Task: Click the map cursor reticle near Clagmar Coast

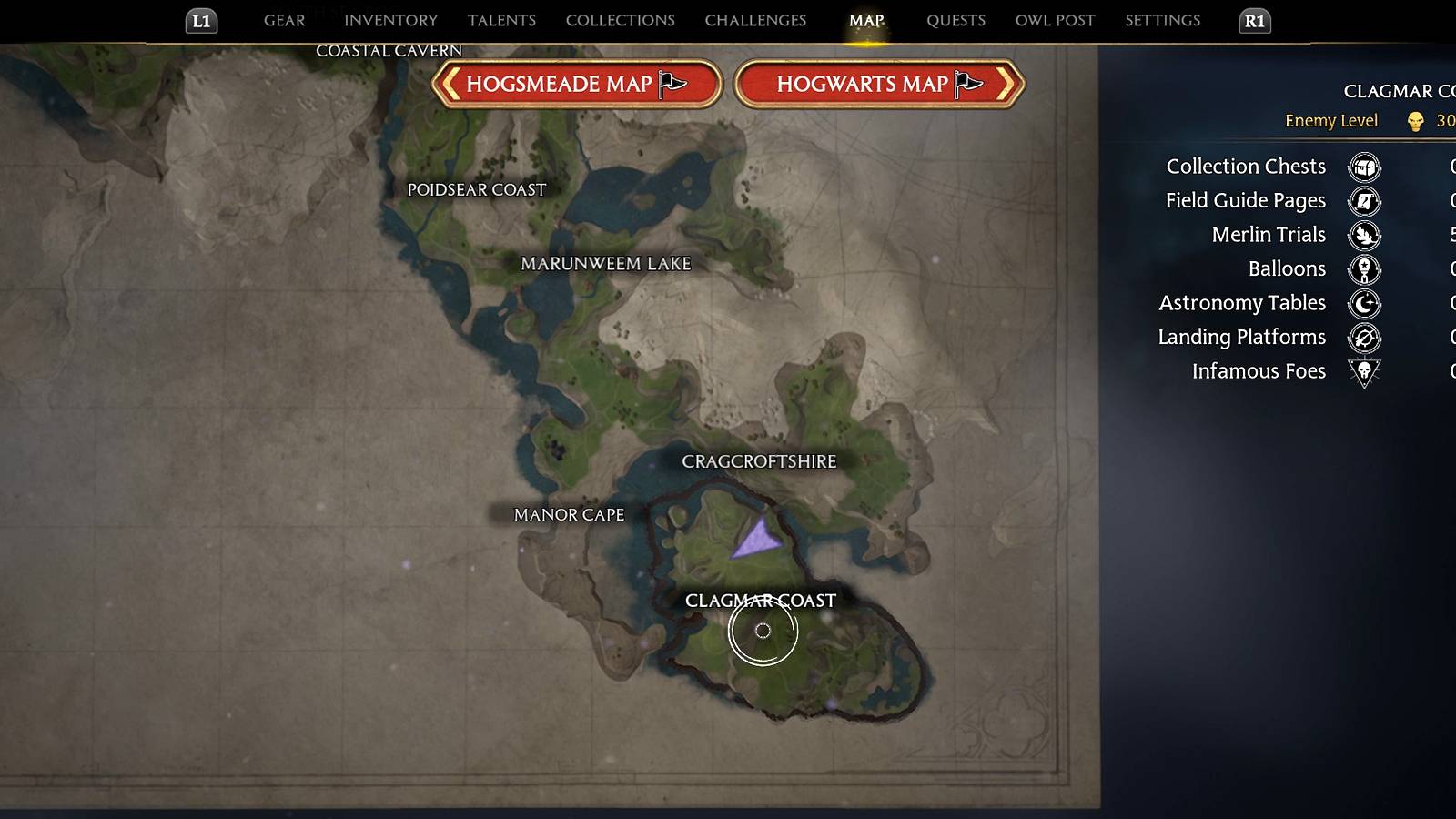Action: [764, 631]
